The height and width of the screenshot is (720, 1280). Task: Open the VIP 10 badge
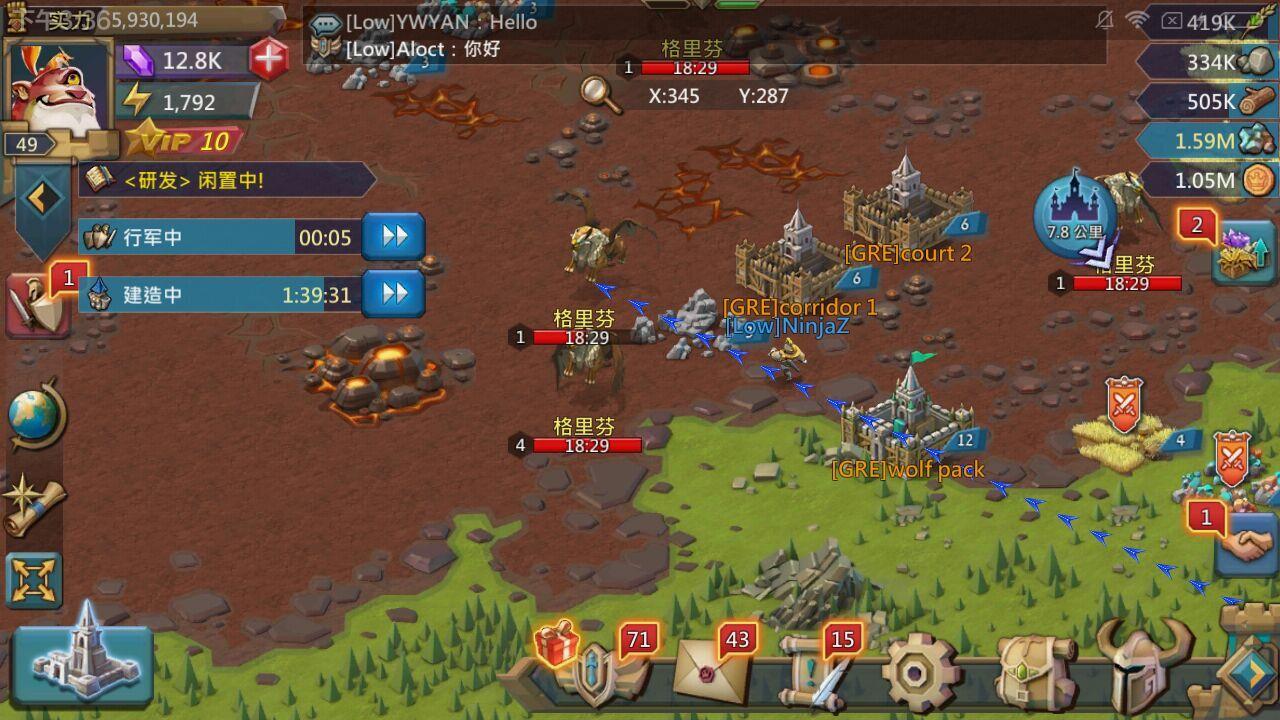(187, 141)
